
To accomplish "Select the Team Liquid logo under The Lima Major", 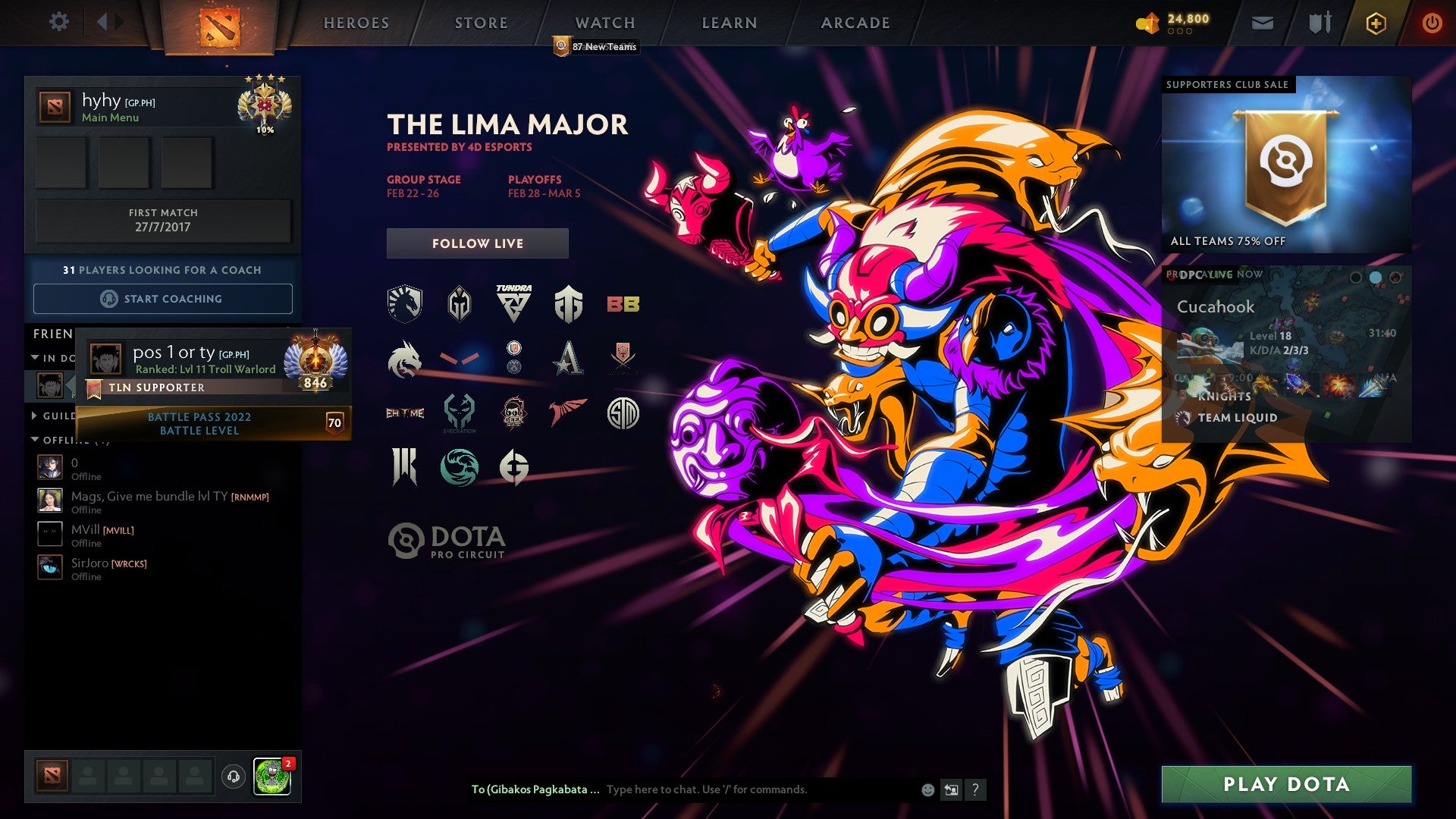I will click(x=404, y=302).
